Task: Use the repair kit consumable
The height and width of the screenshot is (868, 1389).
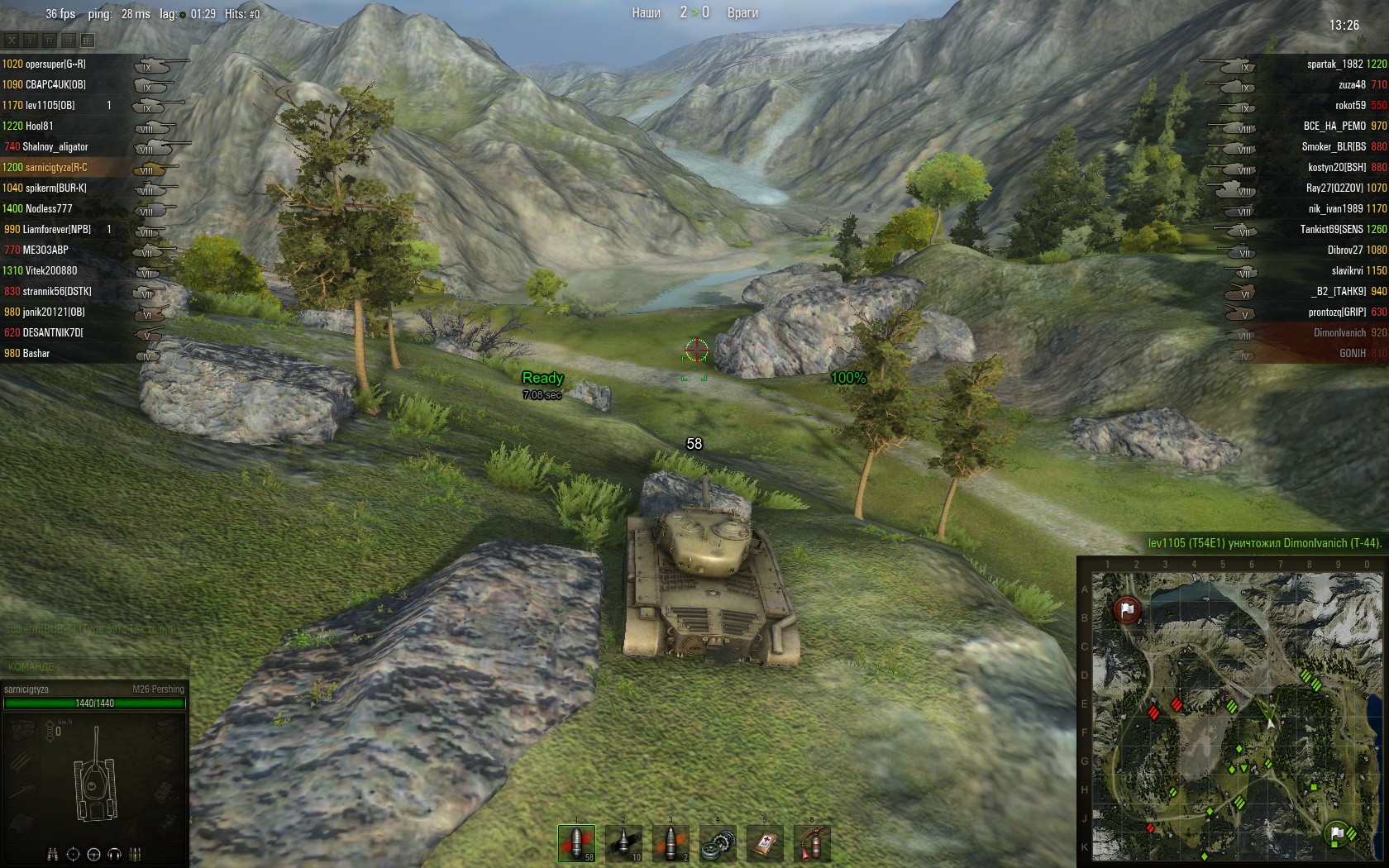Action: (718, 843)
